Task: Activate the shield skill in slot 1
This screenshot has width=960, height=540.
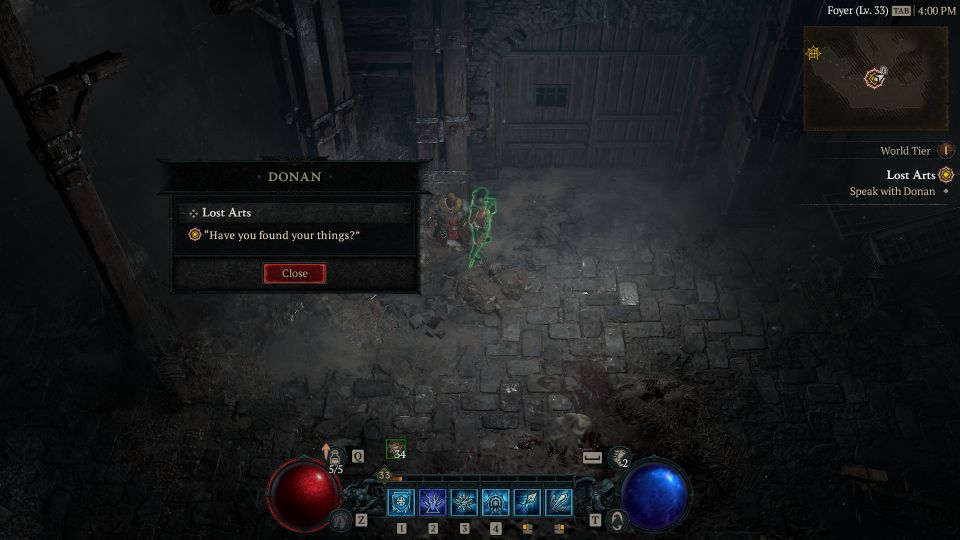Action: click(402, 502)
